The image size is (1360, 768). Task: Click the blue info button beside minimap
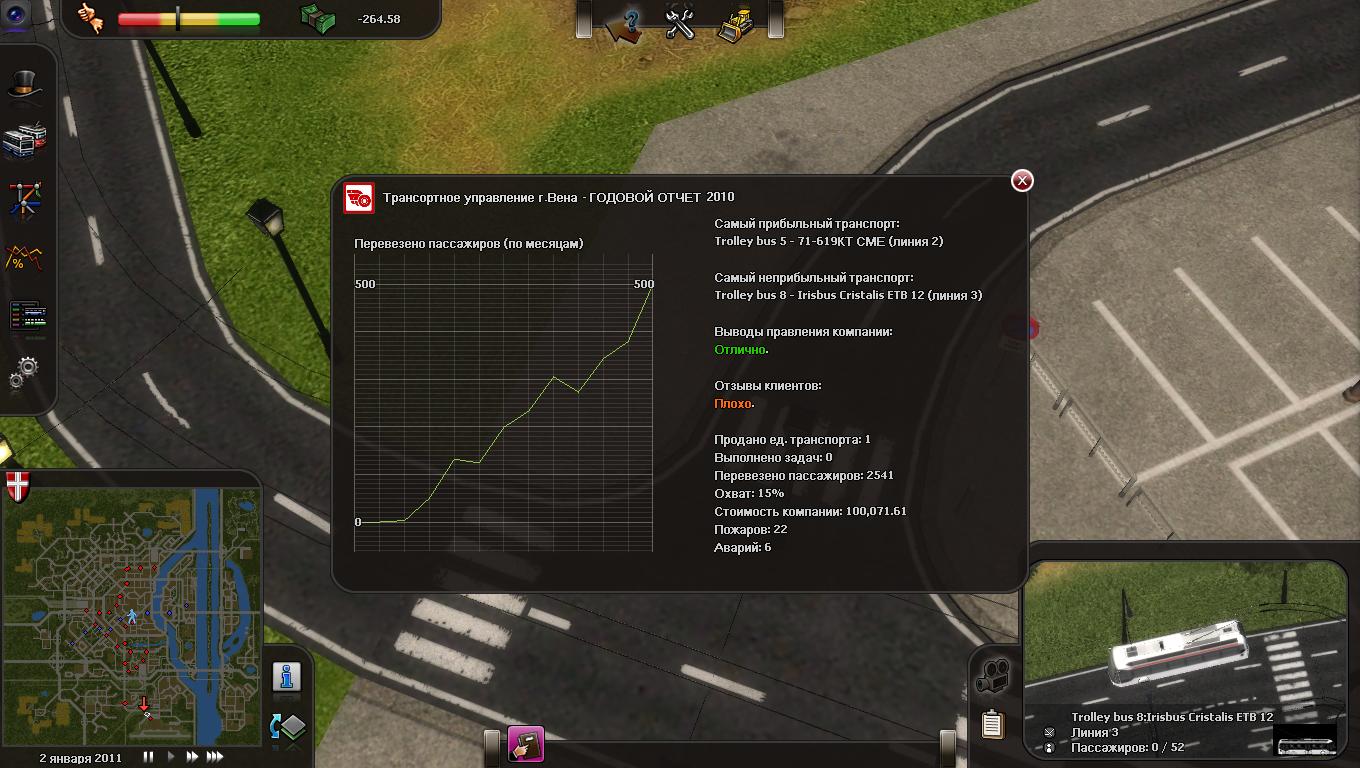click(287, 678)
